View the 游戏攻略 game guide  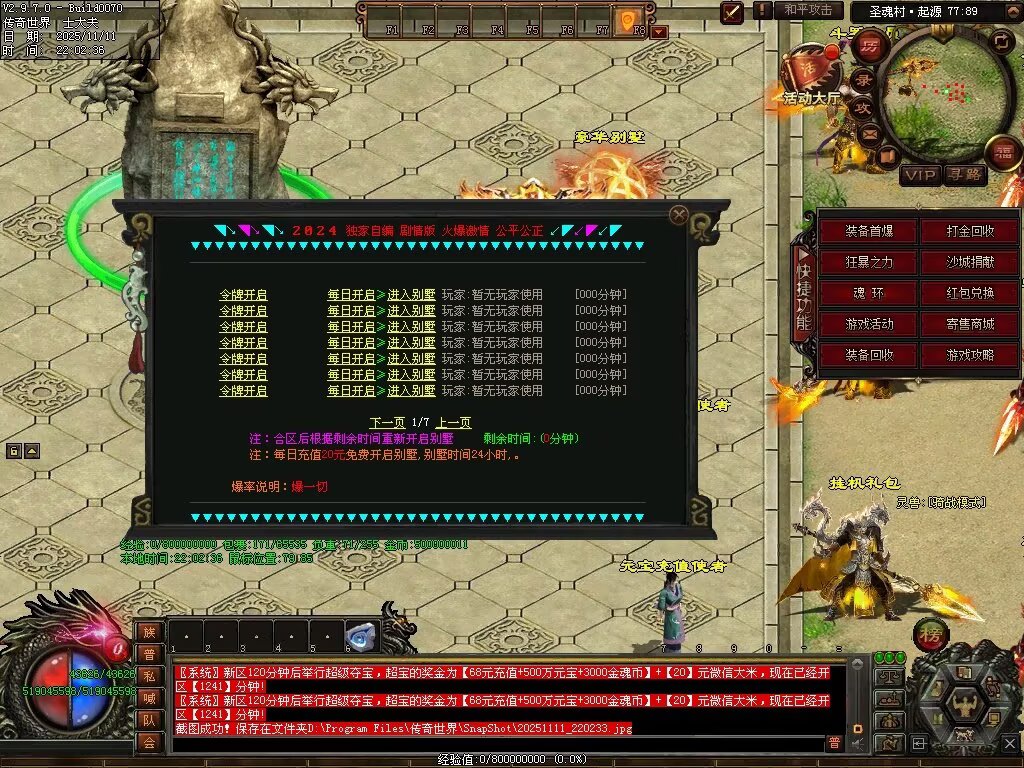(970, 356)
